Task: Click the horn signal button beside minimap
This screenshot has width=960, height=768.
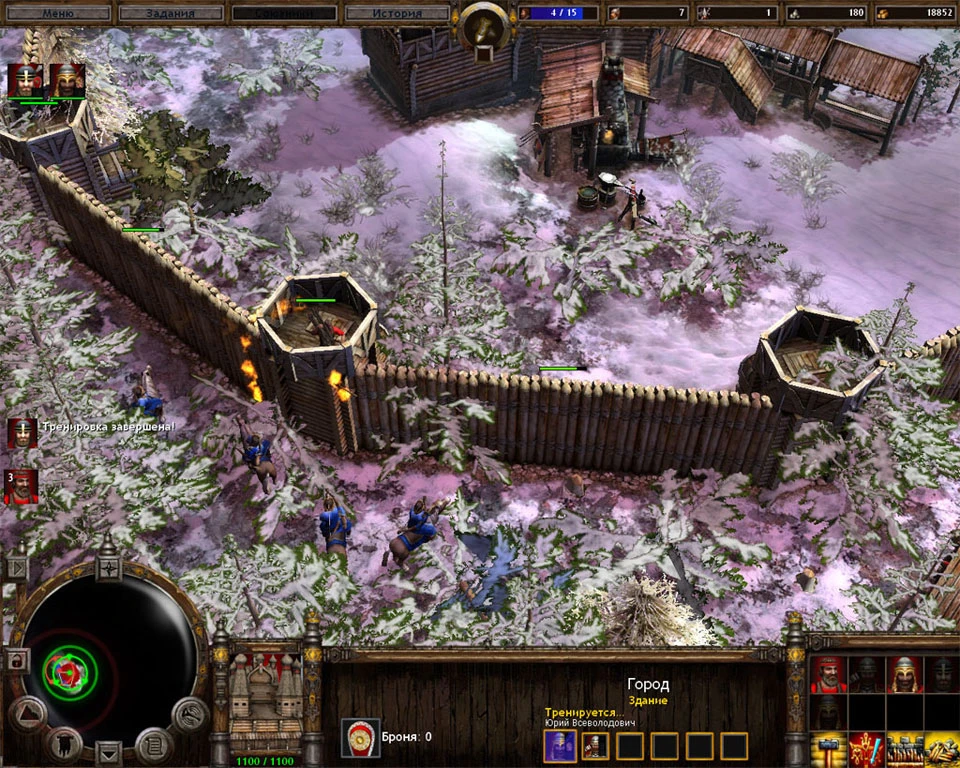Action: coord(189,714)
